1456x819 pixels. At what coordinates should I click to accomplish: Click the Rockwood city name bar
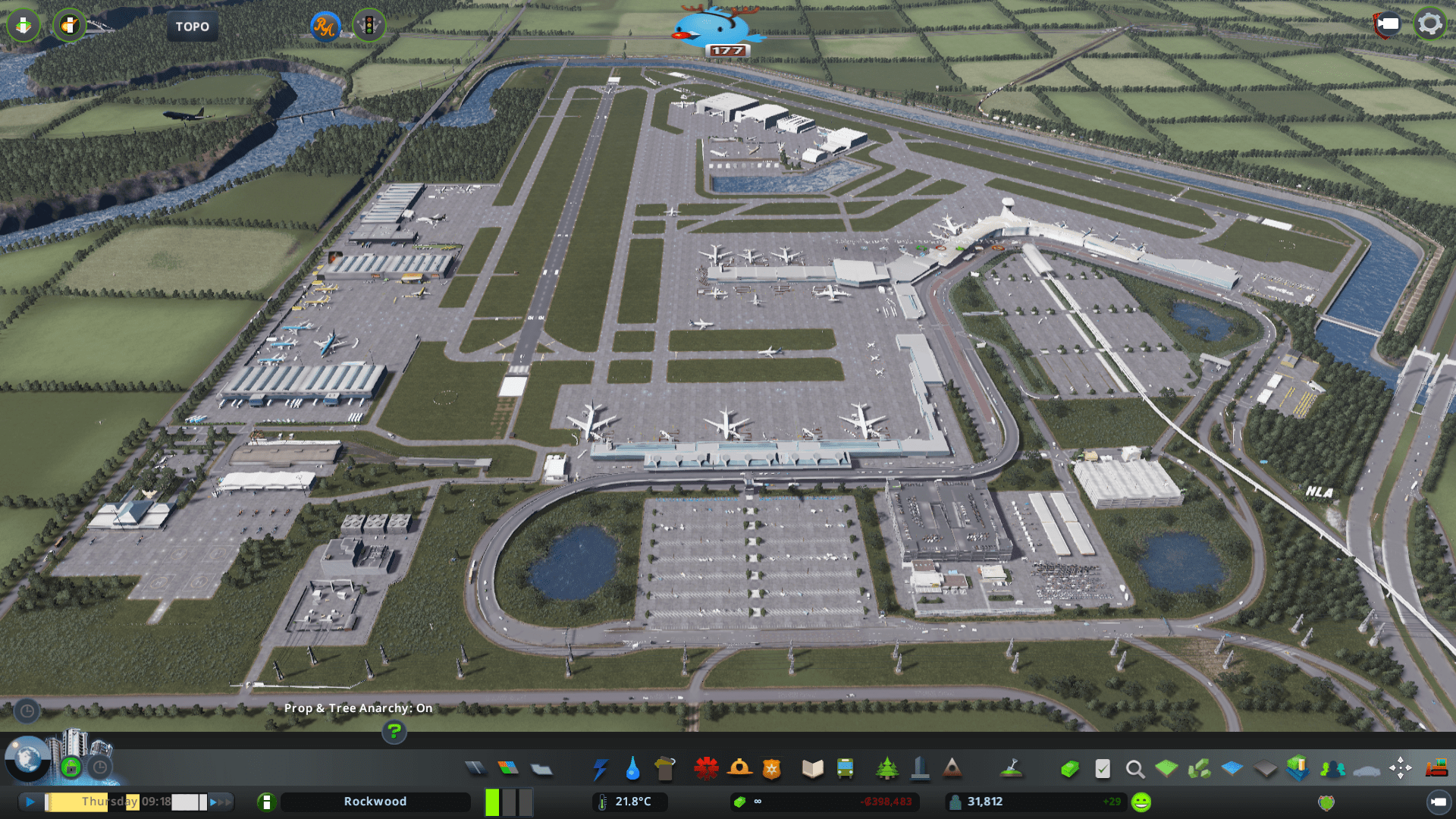click(x=375, y=801)
